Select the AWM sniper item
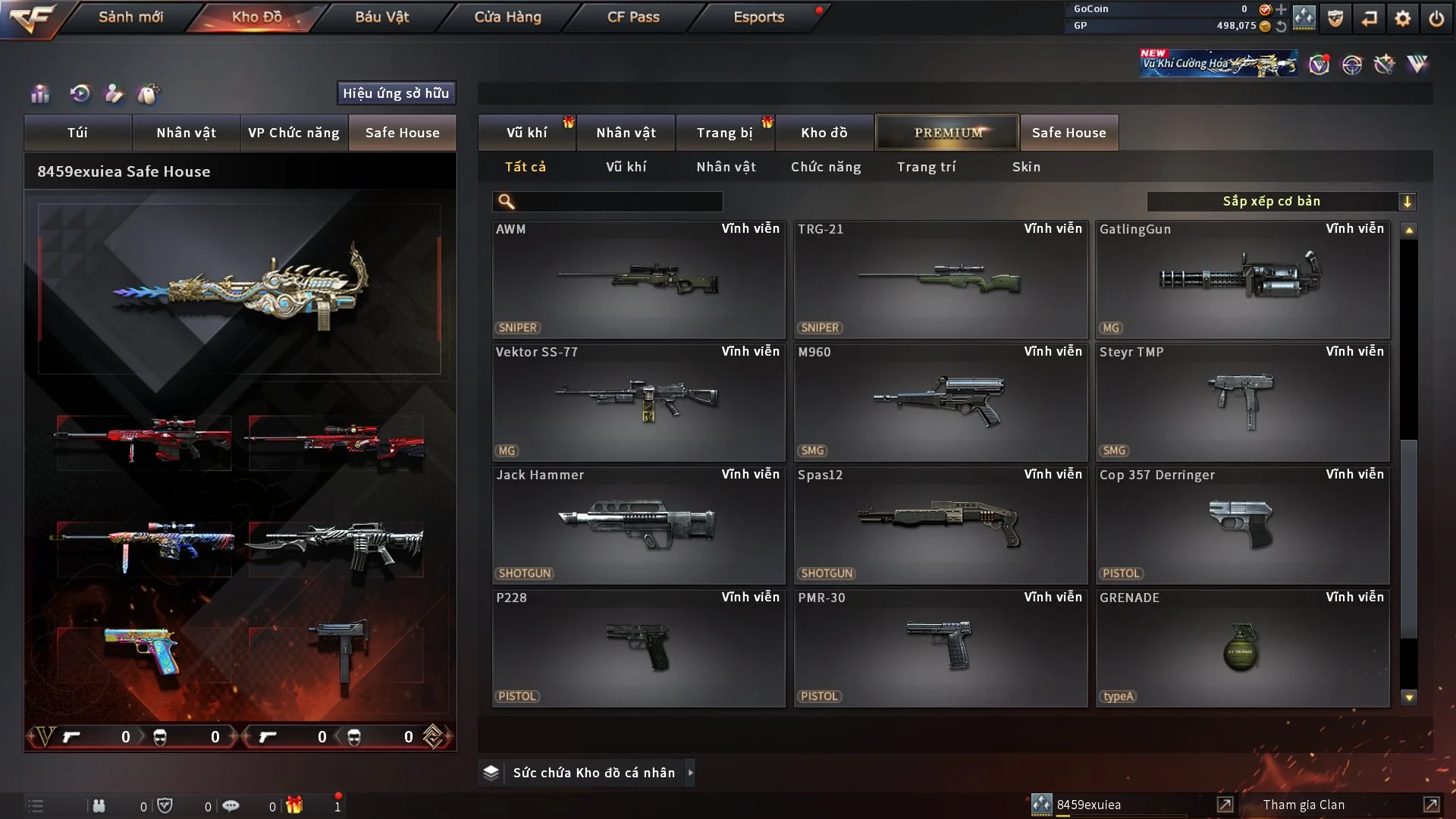 tap(638, 279)
